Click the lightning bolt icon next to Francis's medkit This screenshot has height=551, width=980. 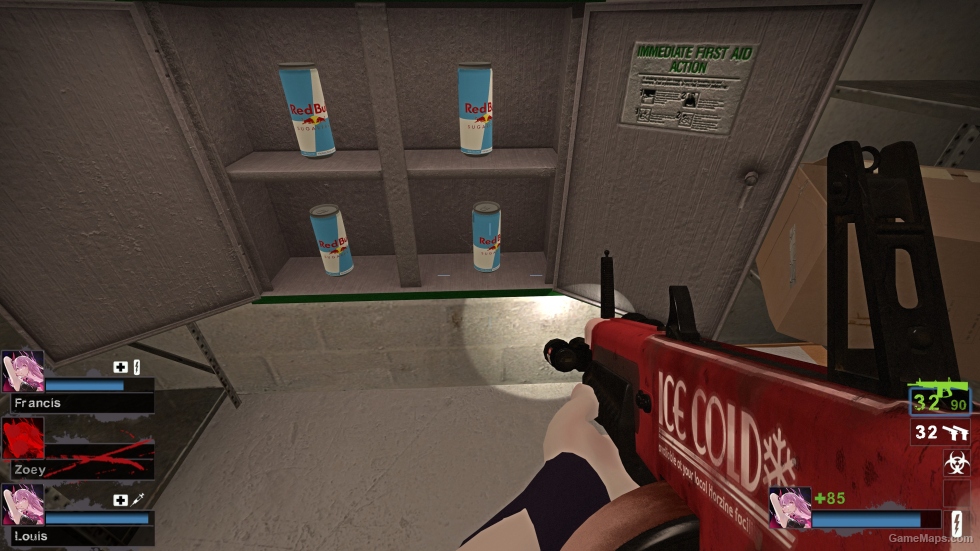136,367
